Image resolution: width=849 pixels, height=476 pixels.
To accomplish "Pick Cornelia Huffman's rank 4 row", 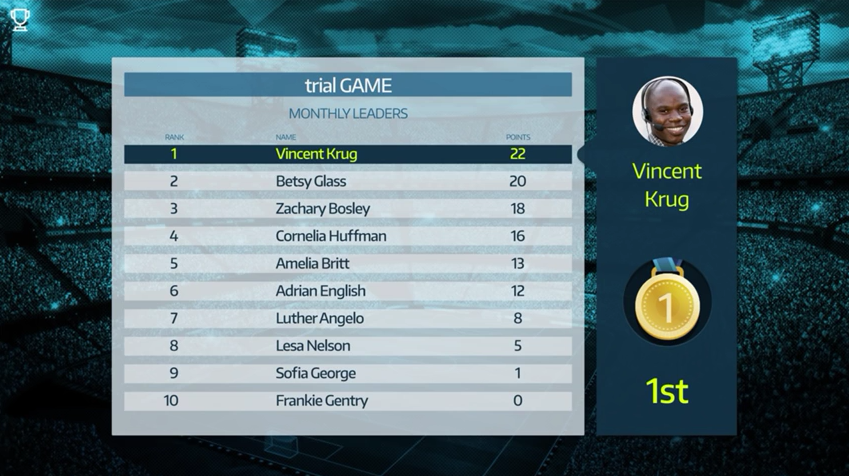I will click(348, 236).
